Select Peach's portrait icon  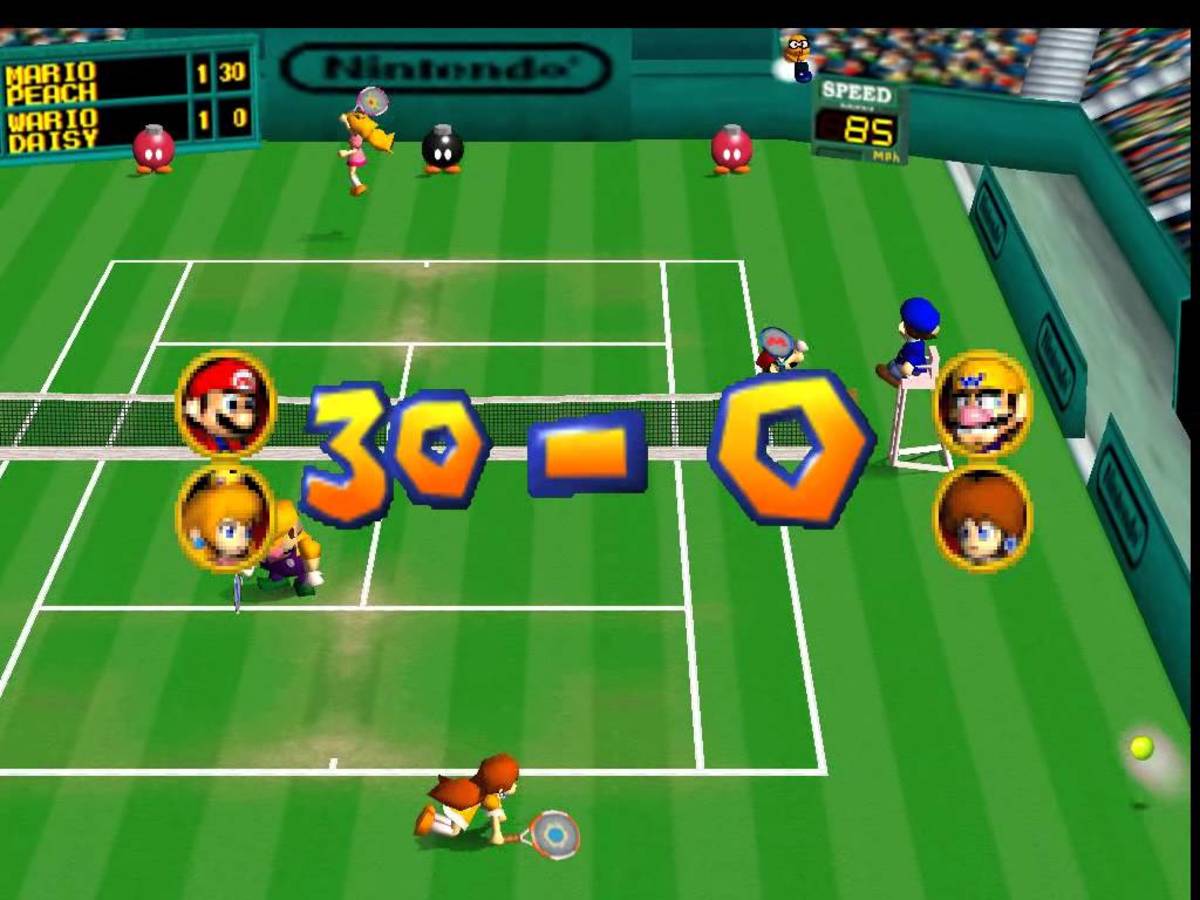[226, 517]
